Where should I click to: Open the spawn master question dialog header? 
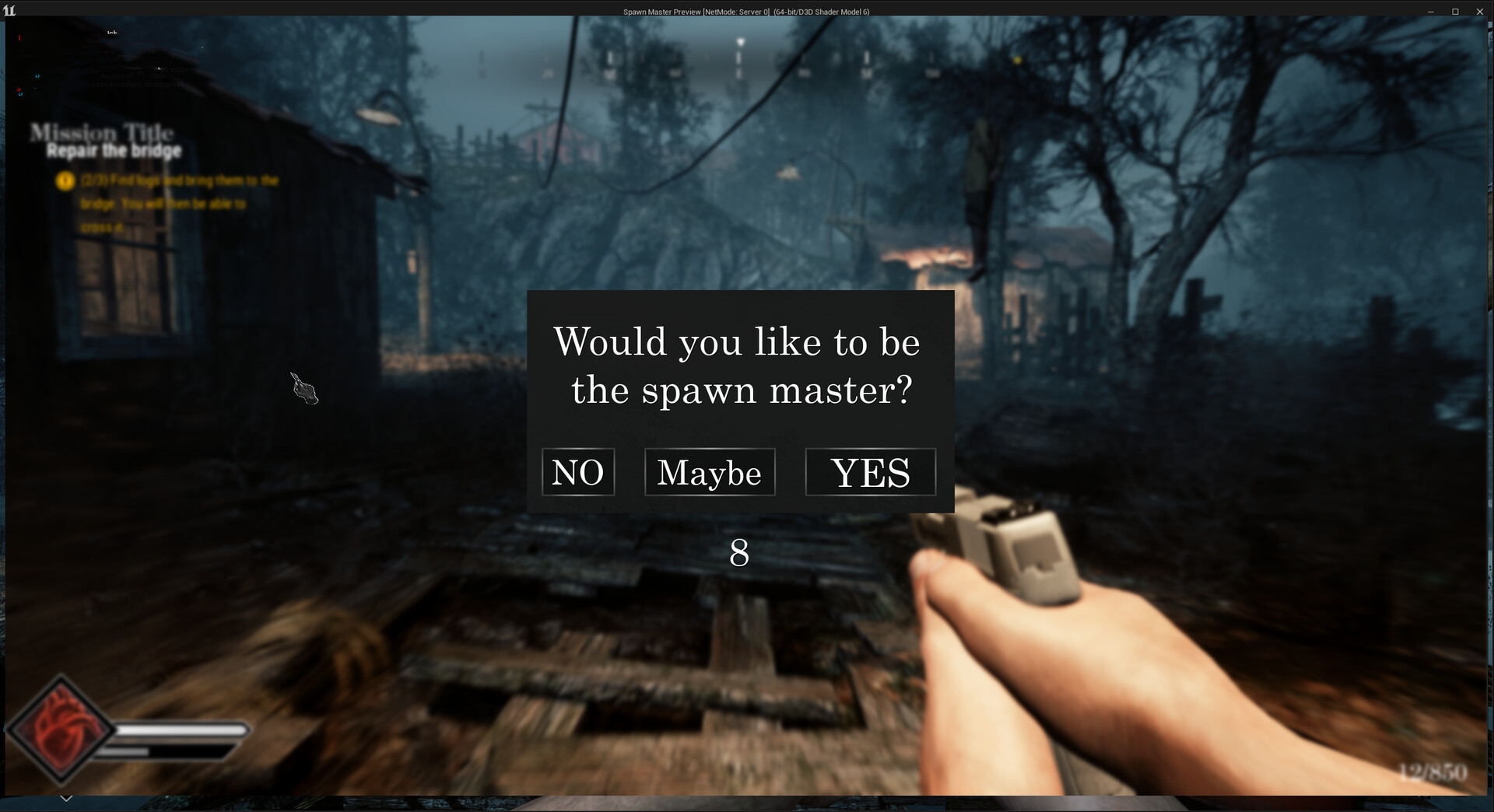click(738, 366)
